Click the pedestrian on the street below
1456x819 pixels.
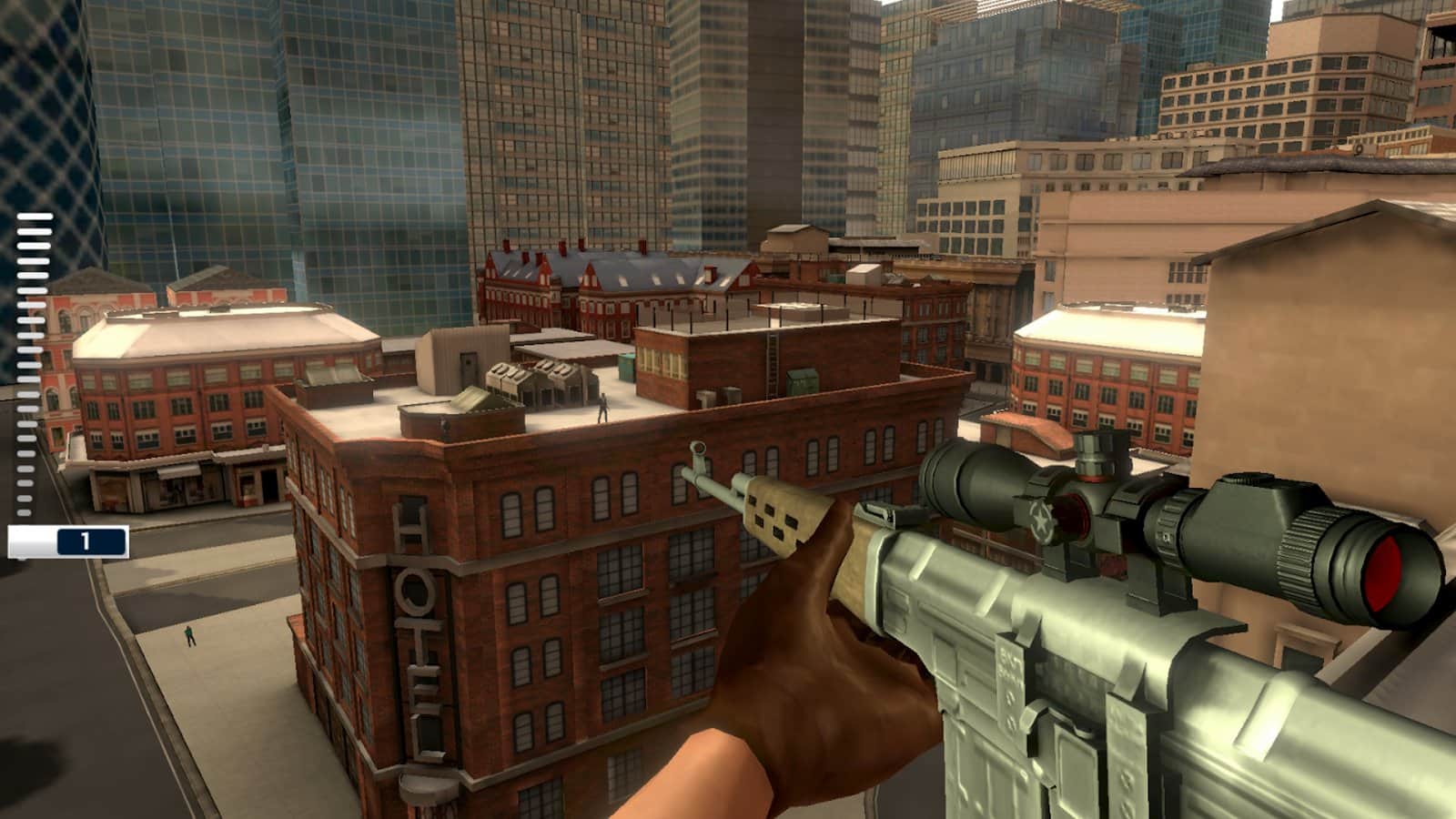point(188,634)
